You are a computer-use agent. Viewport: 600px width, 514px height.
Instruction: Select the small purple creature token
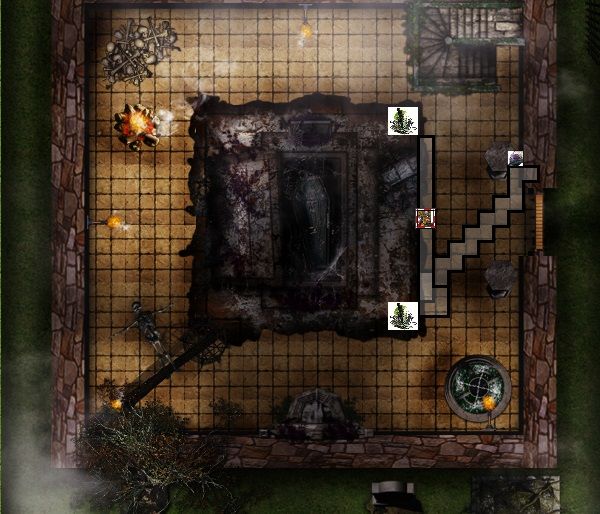pos(515,158)
